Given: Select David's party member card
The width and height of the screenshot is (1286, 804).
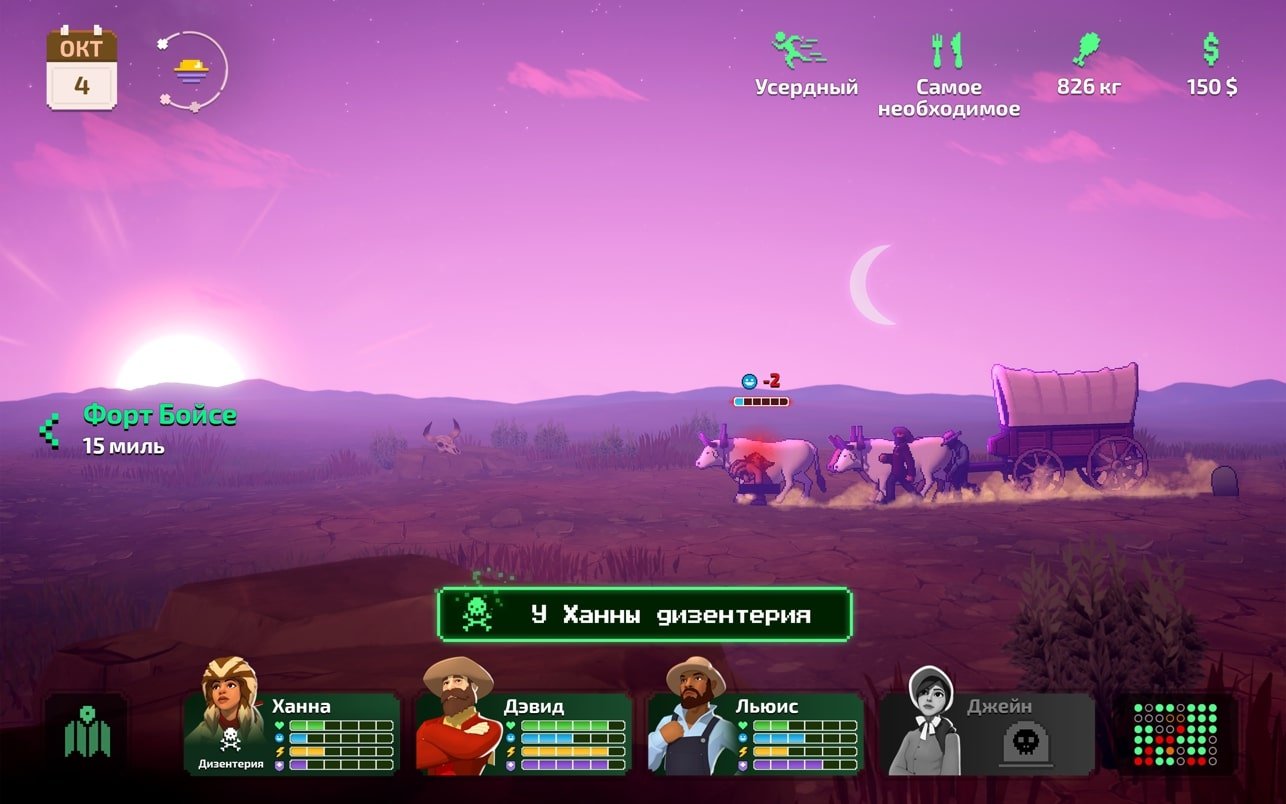Looking at the screenshot, I should tap(524, 732).
